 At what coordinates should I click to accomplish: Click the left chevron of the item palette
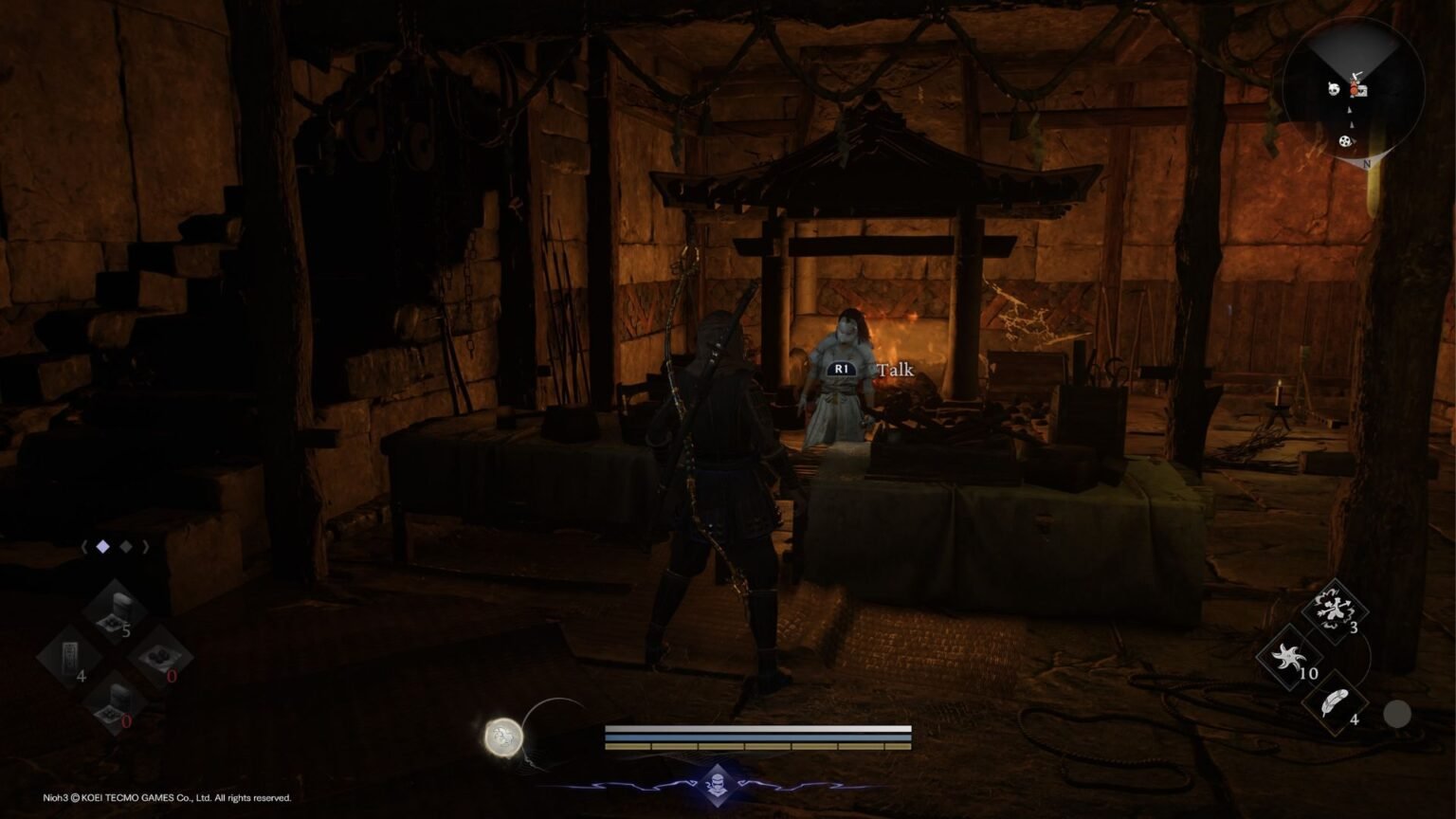(84, 546)
